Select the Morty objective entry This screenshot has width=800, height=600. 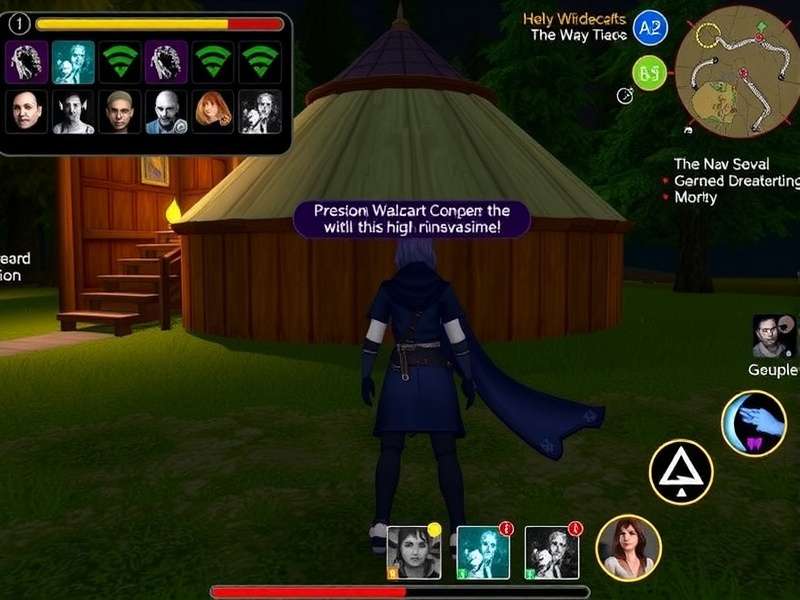tap(696, 197)
